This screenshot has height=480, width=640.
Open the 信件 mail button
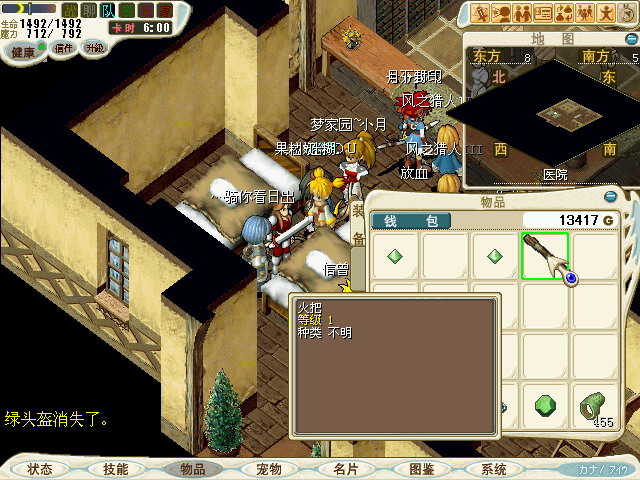click(x=64, y=48)
